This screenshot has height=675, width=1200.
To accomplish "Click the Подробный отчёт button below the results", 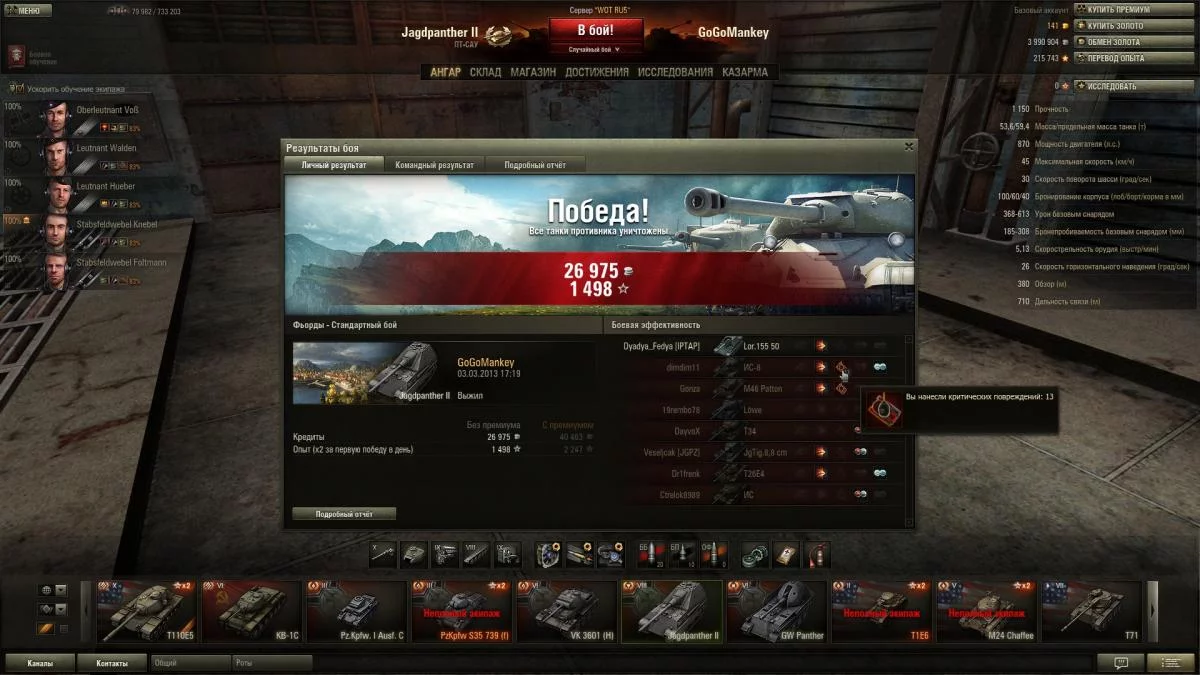I will click(x=344, y=514).
